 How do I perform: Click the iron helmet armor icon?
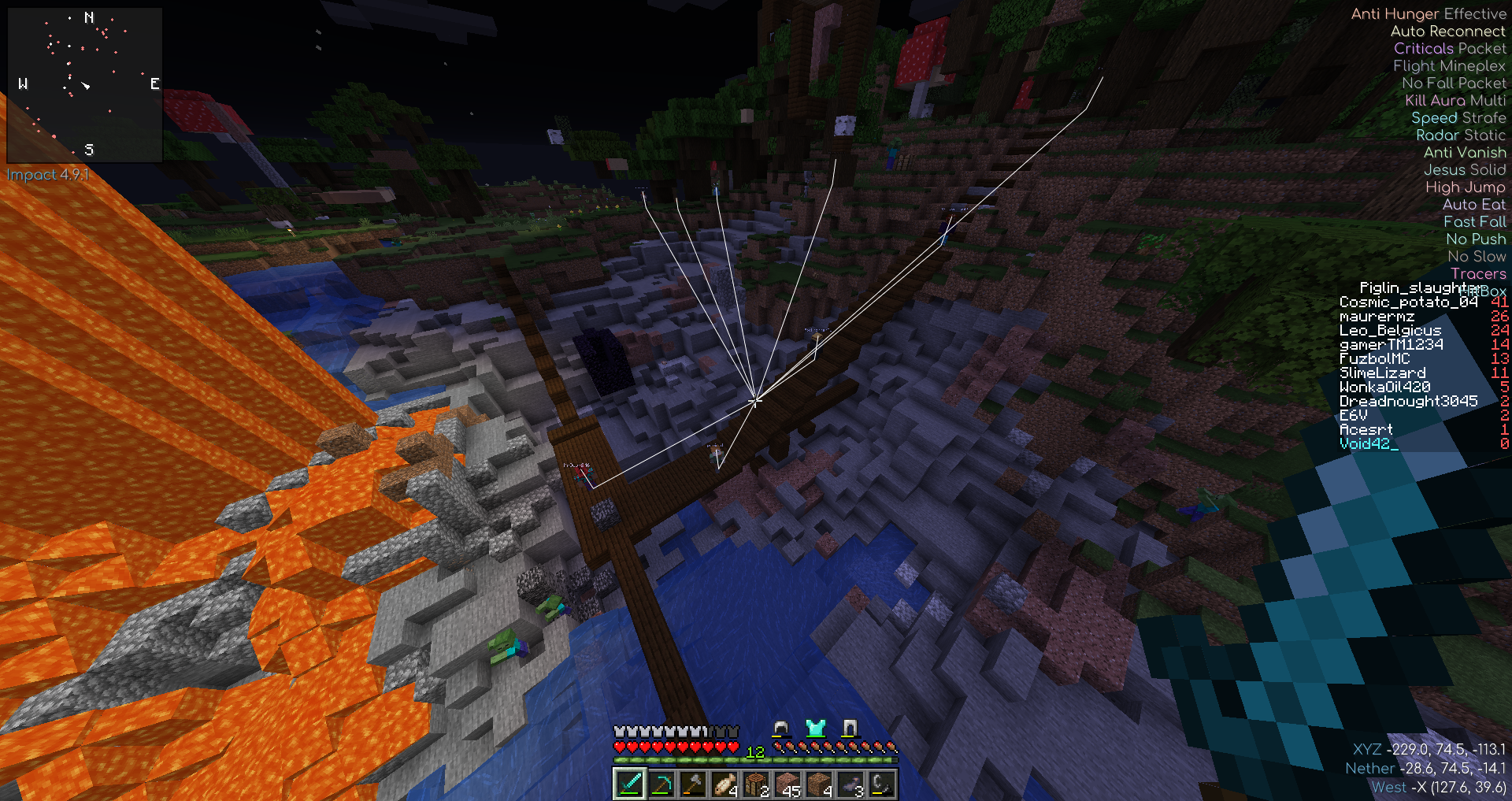click(781, 728)
